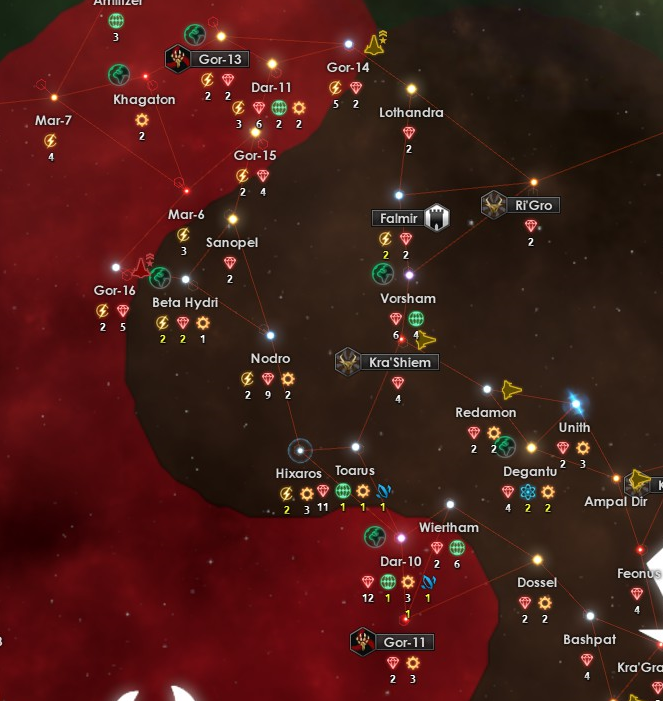Open the Lothandra system label
This screenshot has width=663, height=701.
tap(411, 113)
